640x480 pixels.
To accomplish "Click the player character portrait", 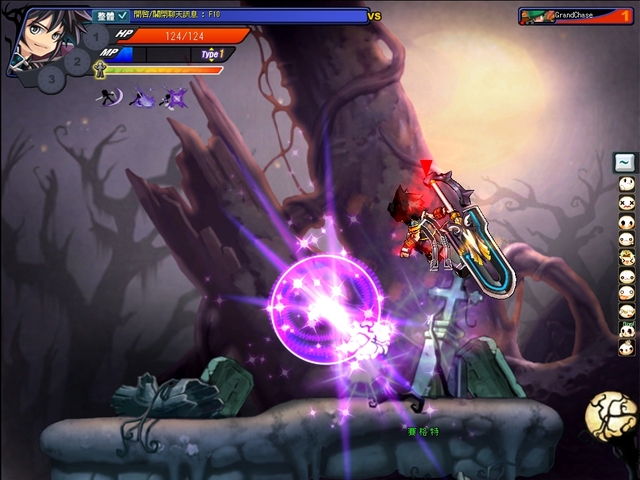I will 40,38.
